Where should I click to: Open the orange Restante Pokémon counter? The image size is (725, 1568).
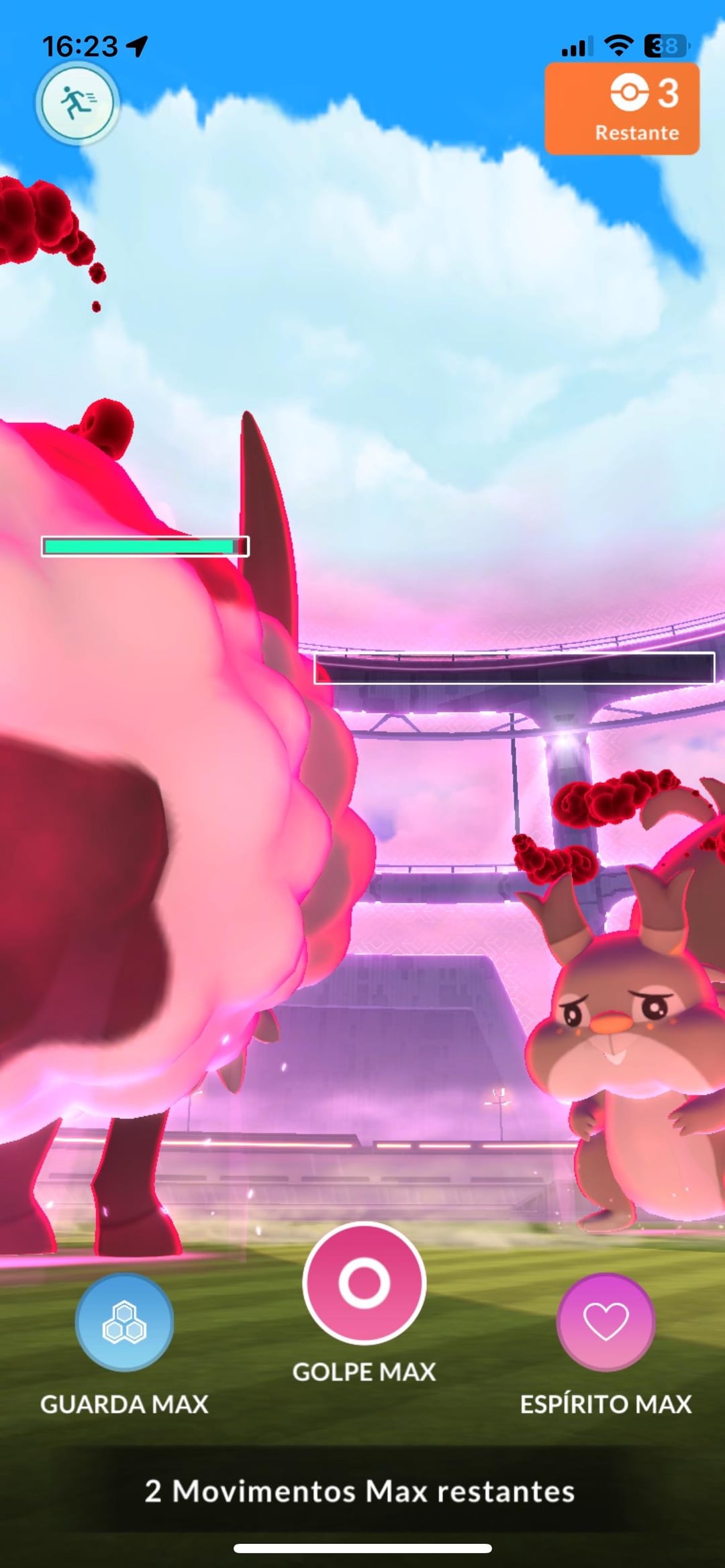coord(622,109)
